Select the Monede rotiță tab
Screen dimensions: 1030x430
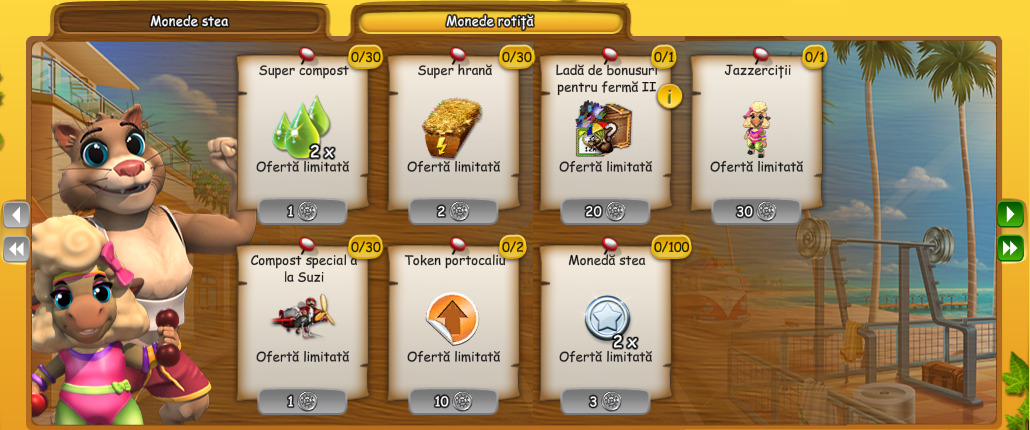coord(490,21)
